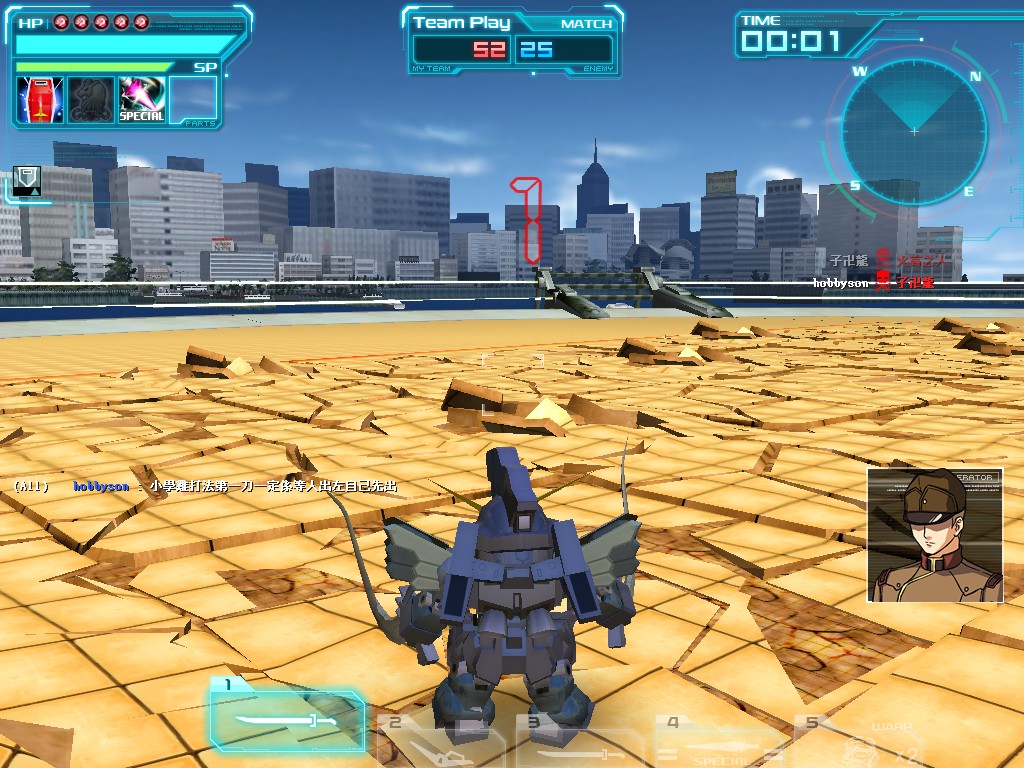Select the greyed-out lion emblem skill
The height and width of the screenshot is (768, 1024).
[91, 100]
